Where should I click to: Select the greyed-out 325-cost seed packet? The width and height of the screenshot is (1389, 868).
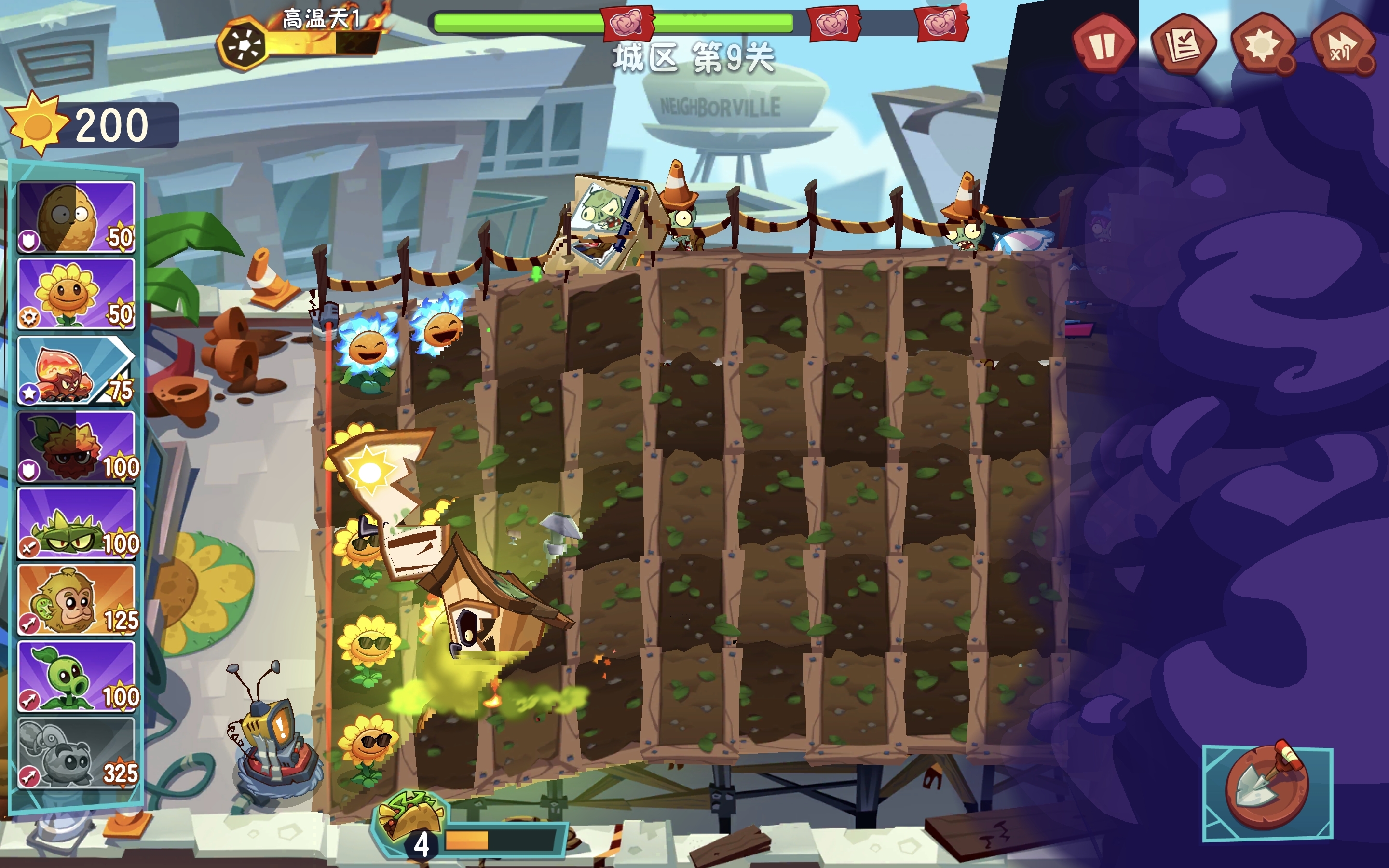(x=76, y=753)
